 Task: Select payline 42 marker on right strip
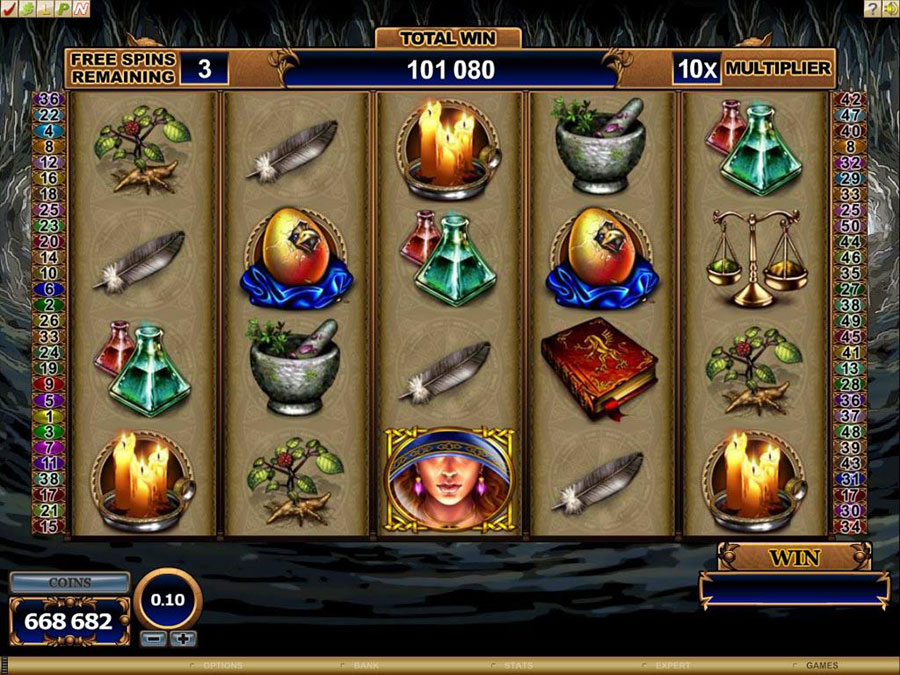[850, 99]
